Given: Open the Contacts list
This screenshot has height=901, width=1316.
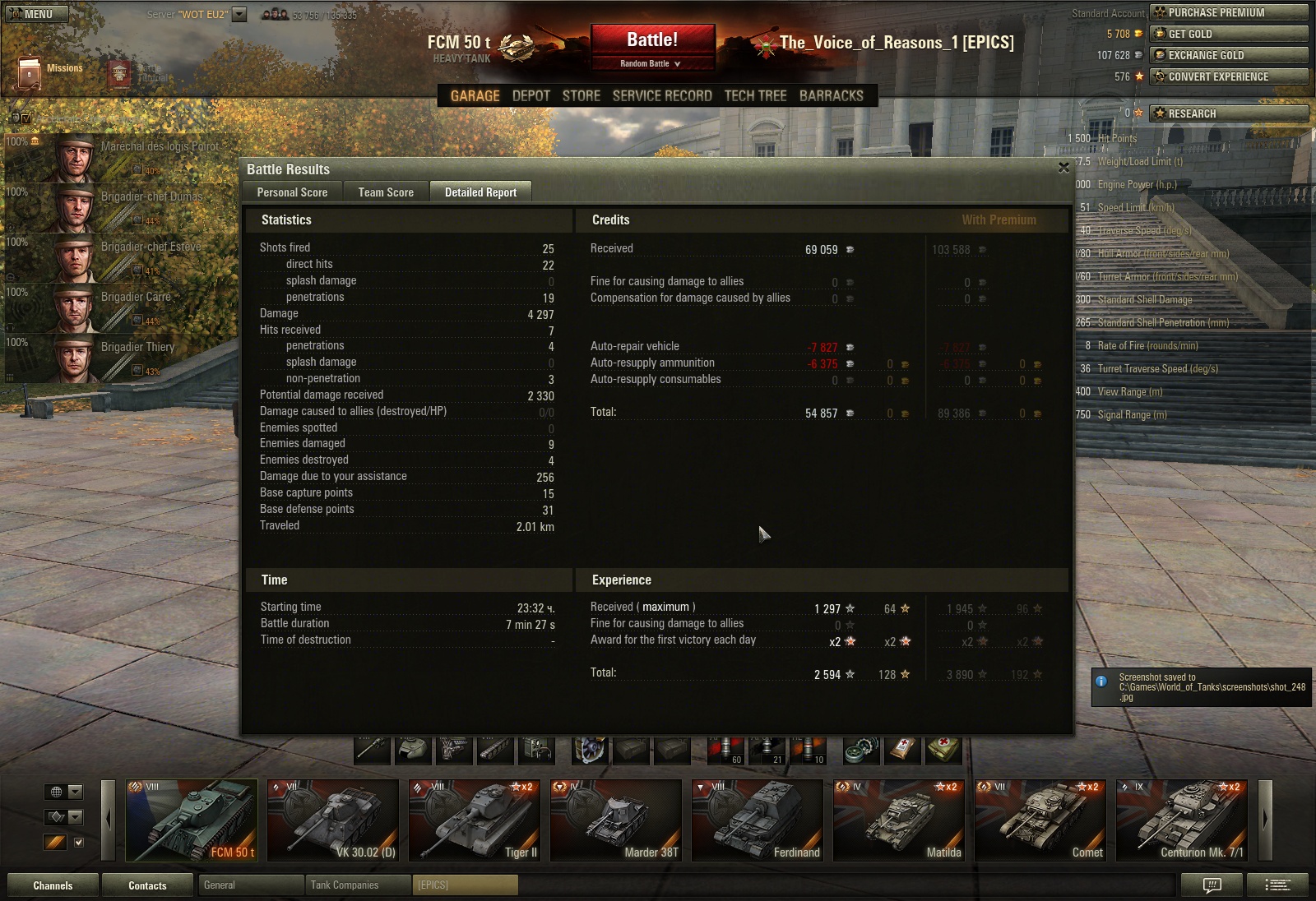Looking at the screenshot, I should click(147, 885).
